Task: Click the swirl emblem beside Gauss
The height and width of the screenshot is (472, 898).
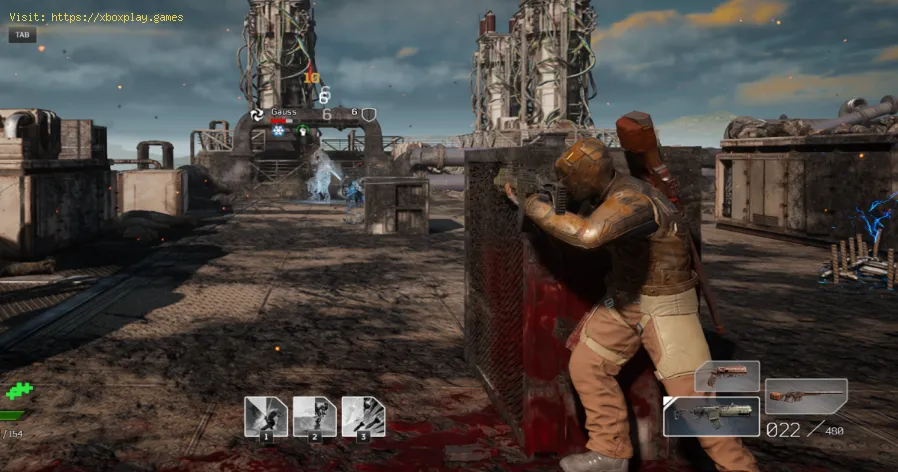Action: coord(258,114)
